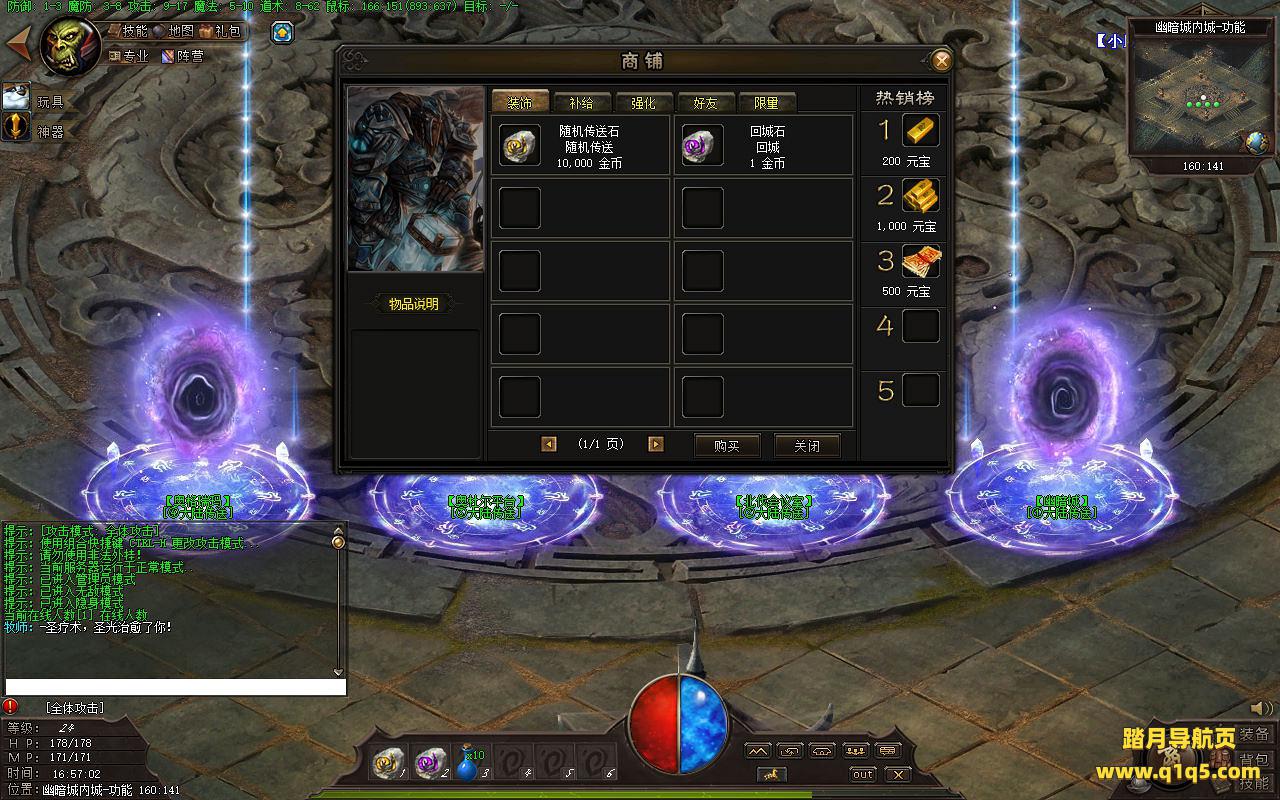Screen dimensions: 1280x800
Task: Show the 限量 shop tab
Action: (766, 102)
